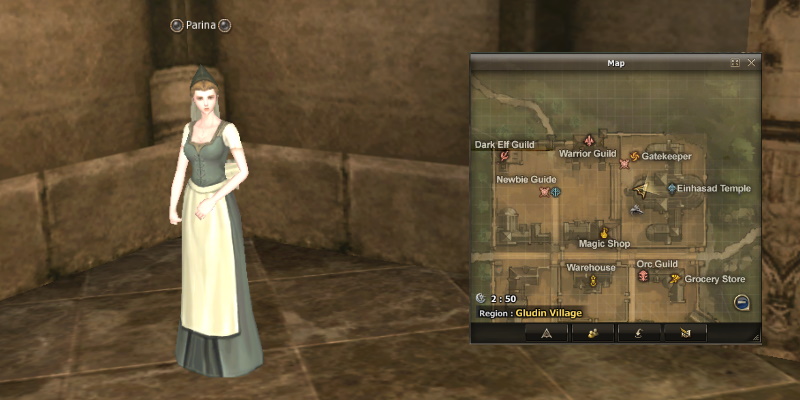The width and height of the screenshot is (800, 400).
Task: Click the curved arrow button below the map
Action: 638,333
